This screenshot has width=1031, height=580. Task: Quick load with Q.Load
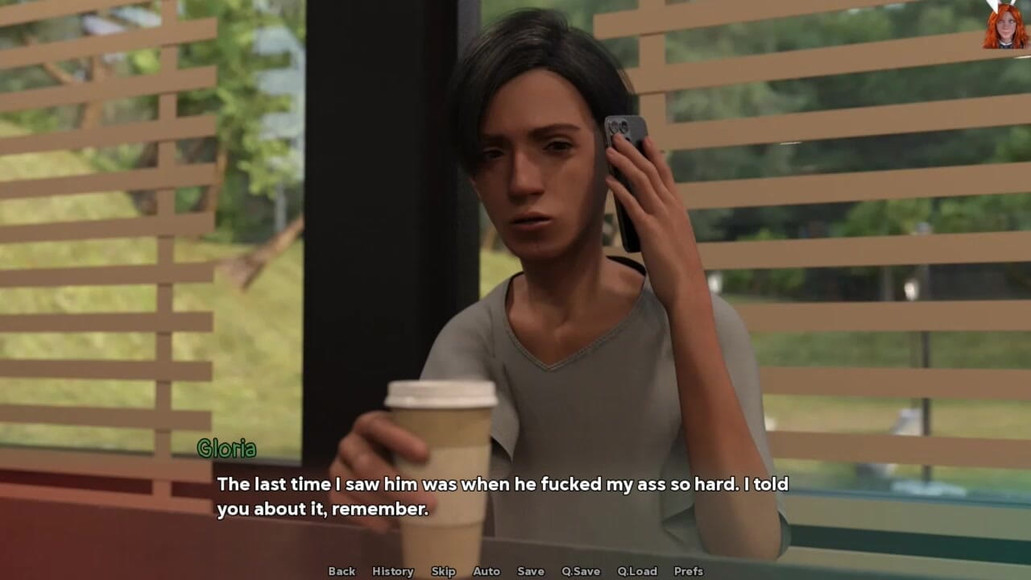(637, 571)
